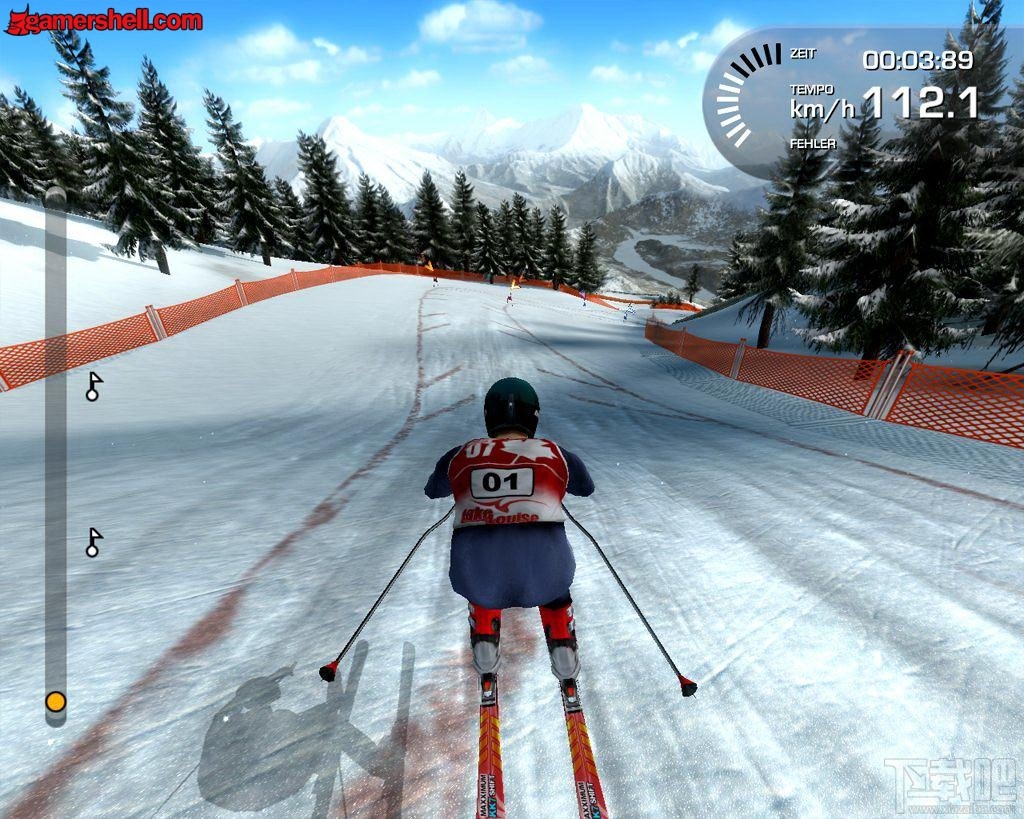1024x819 pixels.
Task: Open the gamershell.com watermark logo
Action: click(104, 20)
